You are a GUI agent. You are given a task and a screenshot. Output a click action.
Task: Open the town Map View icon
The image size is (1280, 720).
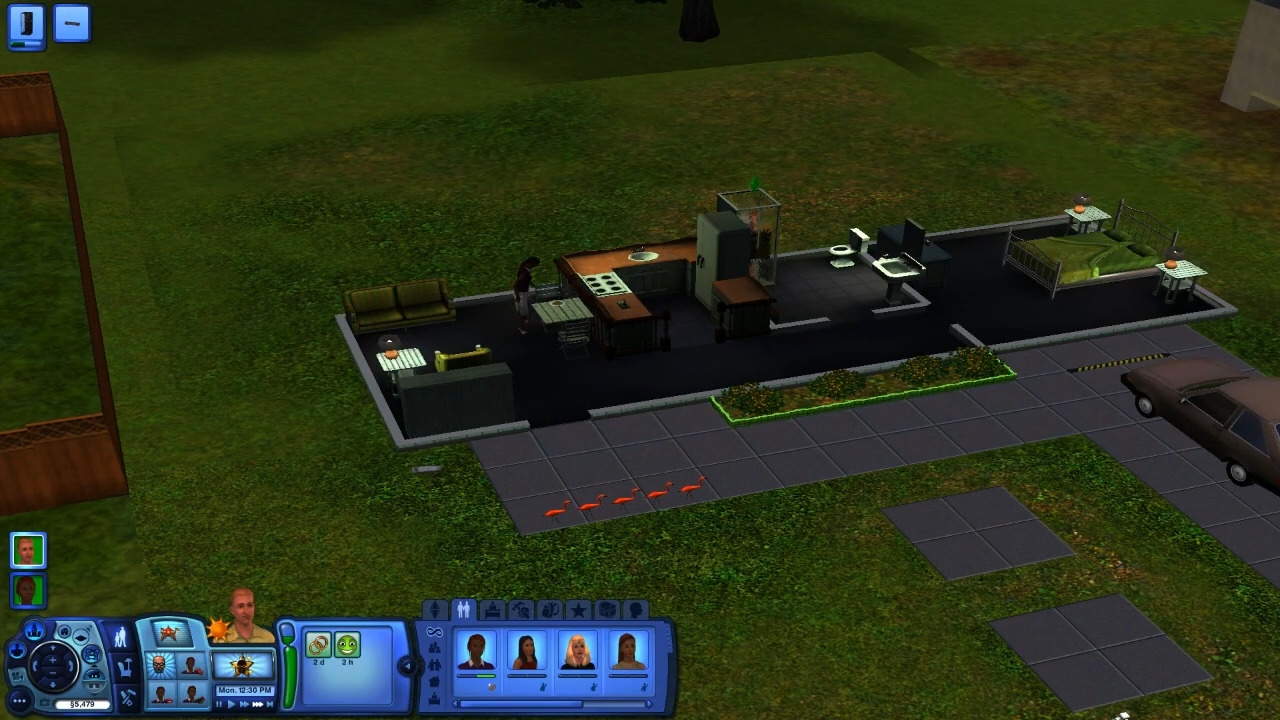[35, 631]
